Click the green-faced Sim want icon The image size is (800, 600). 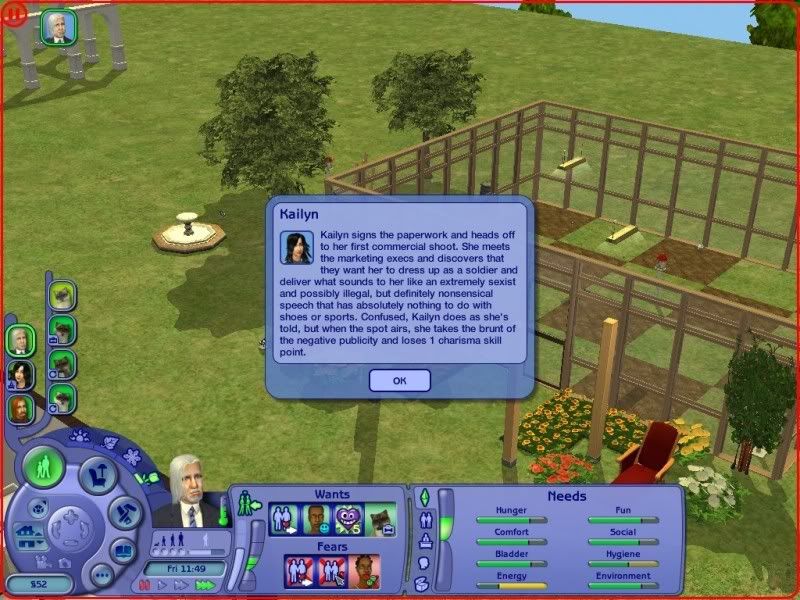[315, 518]
